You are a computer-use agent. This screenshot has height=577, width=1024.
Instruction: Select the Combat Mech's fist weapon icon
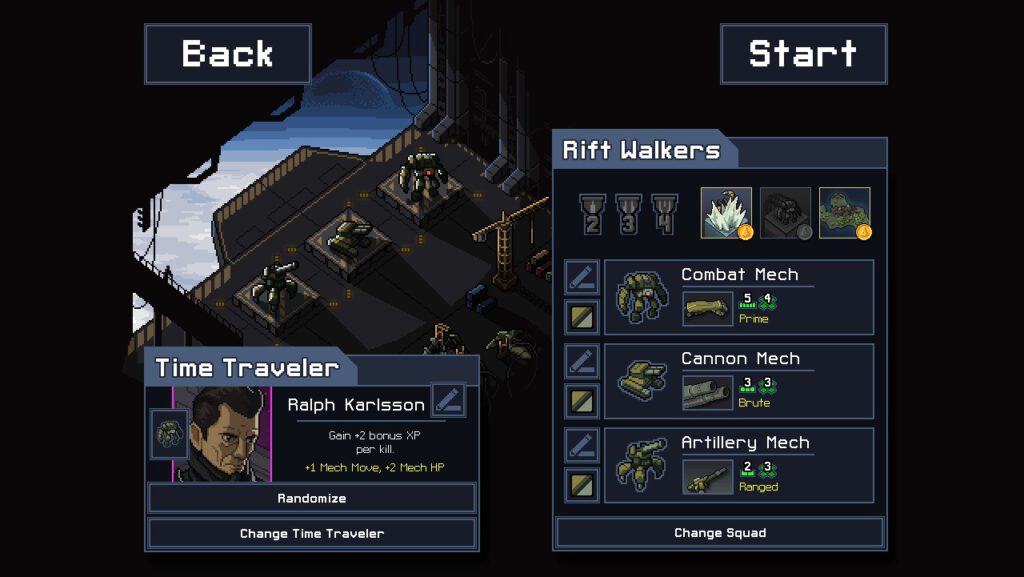[x=708, y=308]
